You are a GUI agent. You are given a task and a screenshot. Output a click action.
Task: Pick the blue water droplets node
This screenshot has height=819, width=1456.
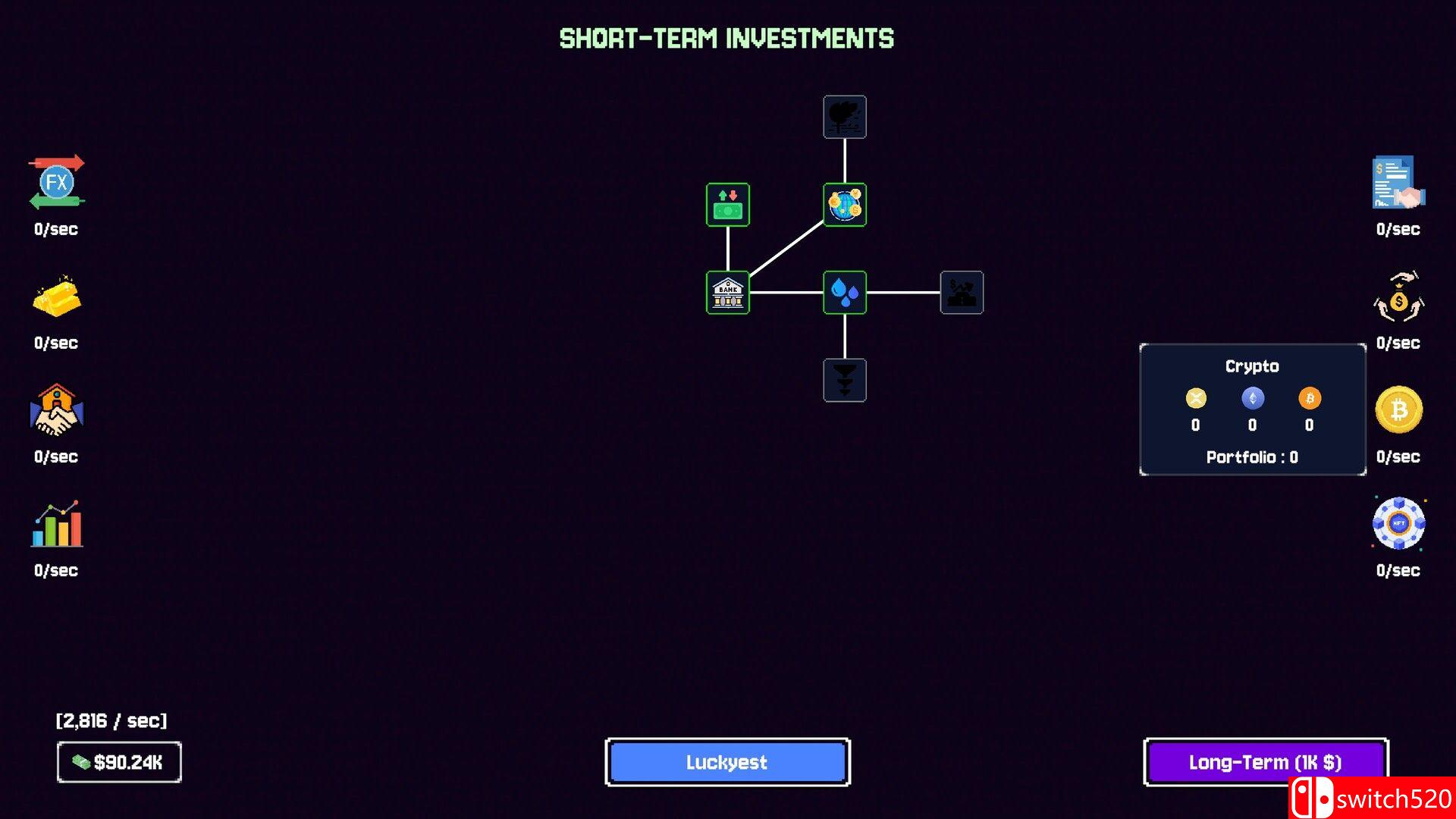(845, 292)
